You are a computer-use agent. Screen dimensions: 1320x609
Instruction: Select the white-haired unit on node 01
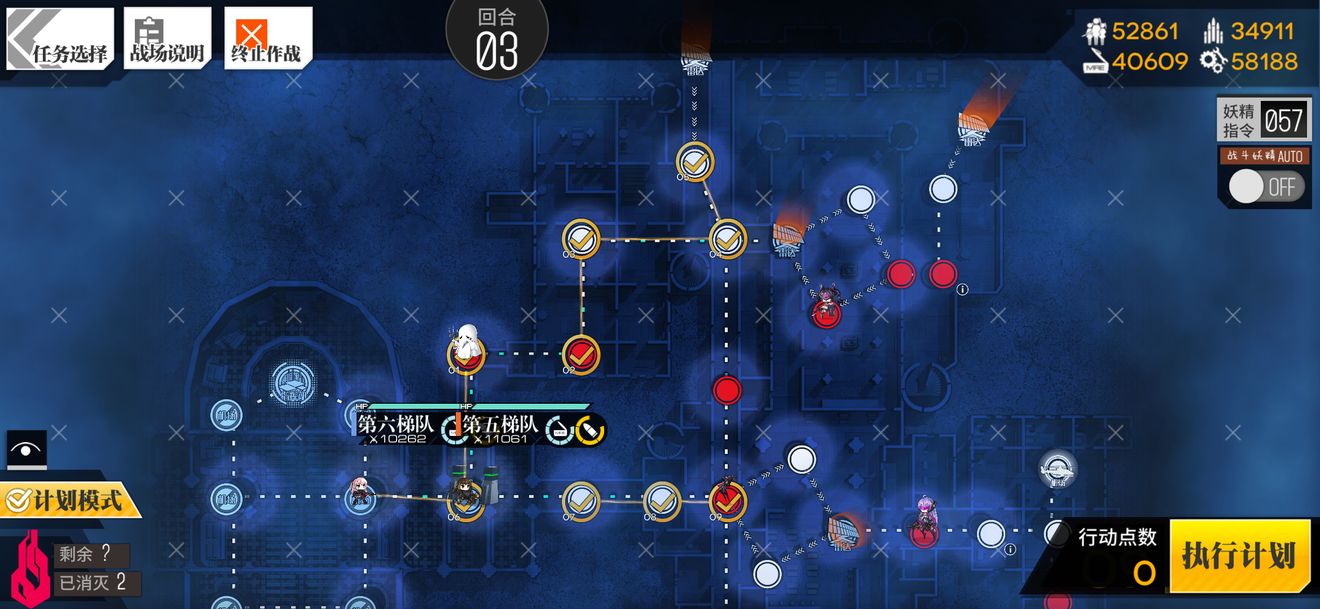pyautogui.click(x=465, y=347)
